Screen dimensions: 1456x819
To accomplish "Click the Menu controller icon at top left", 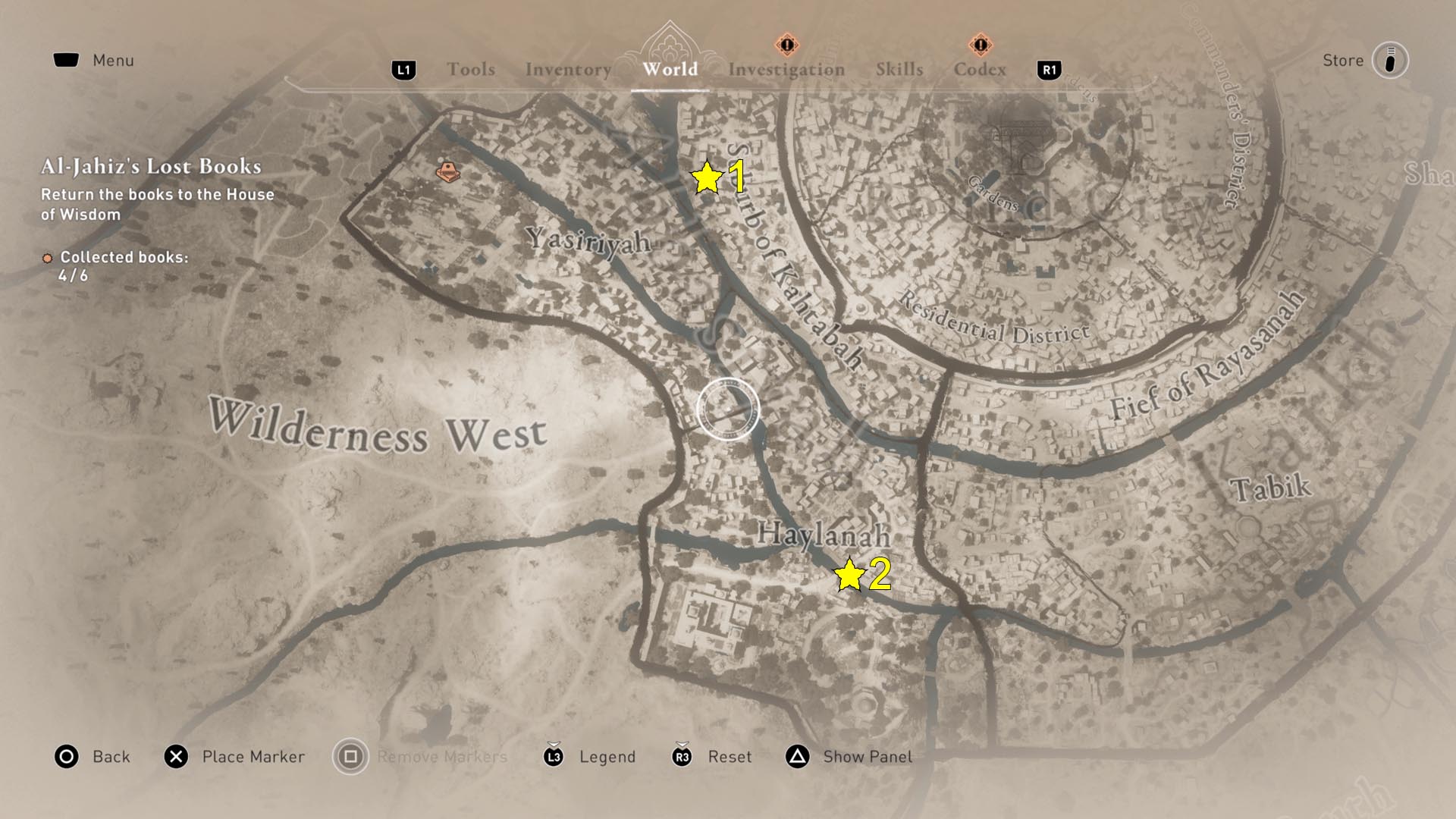I will pos(67,58).
